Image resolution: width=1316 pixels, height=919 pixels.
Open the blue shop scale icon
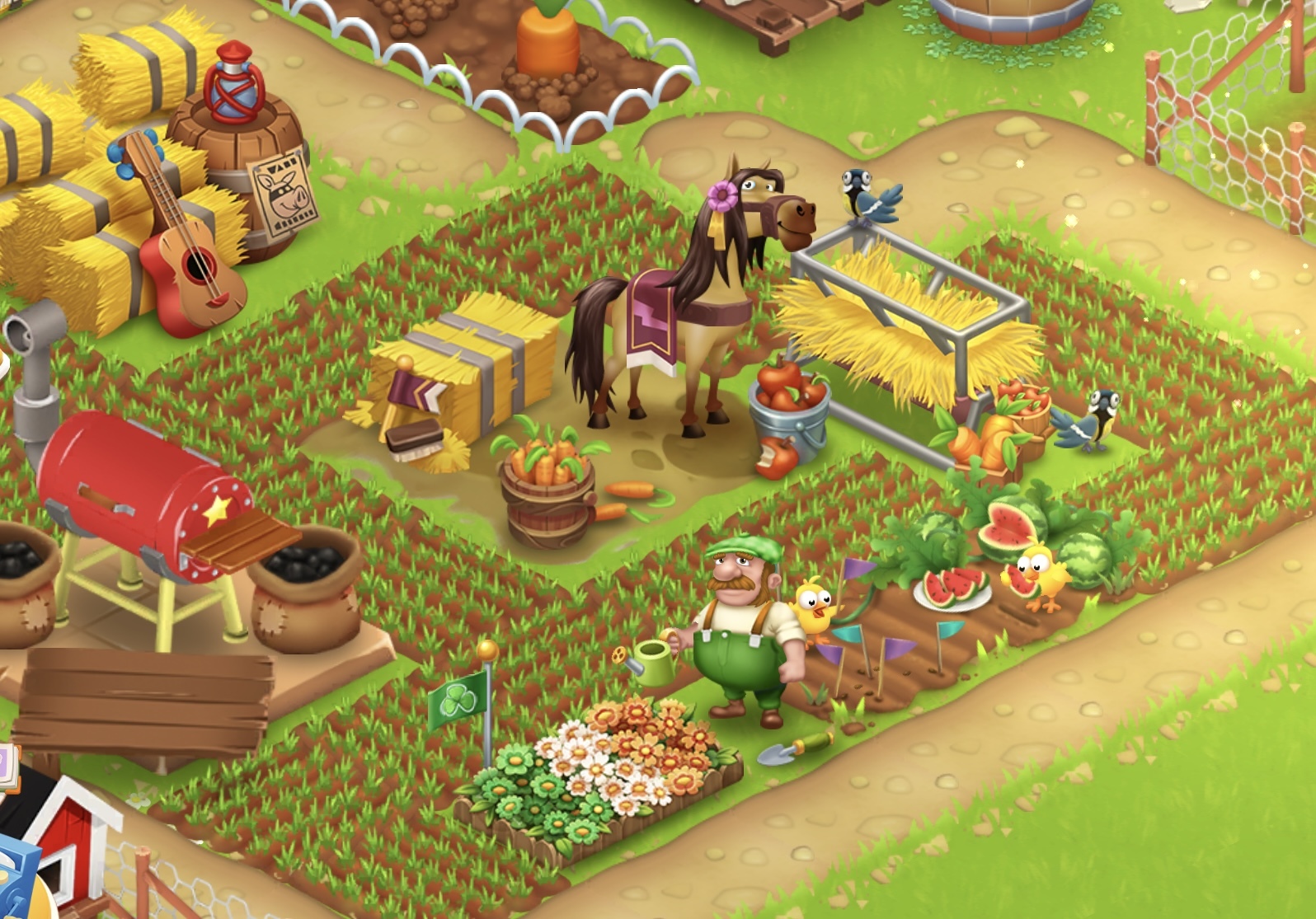click(x=15, y=878)
